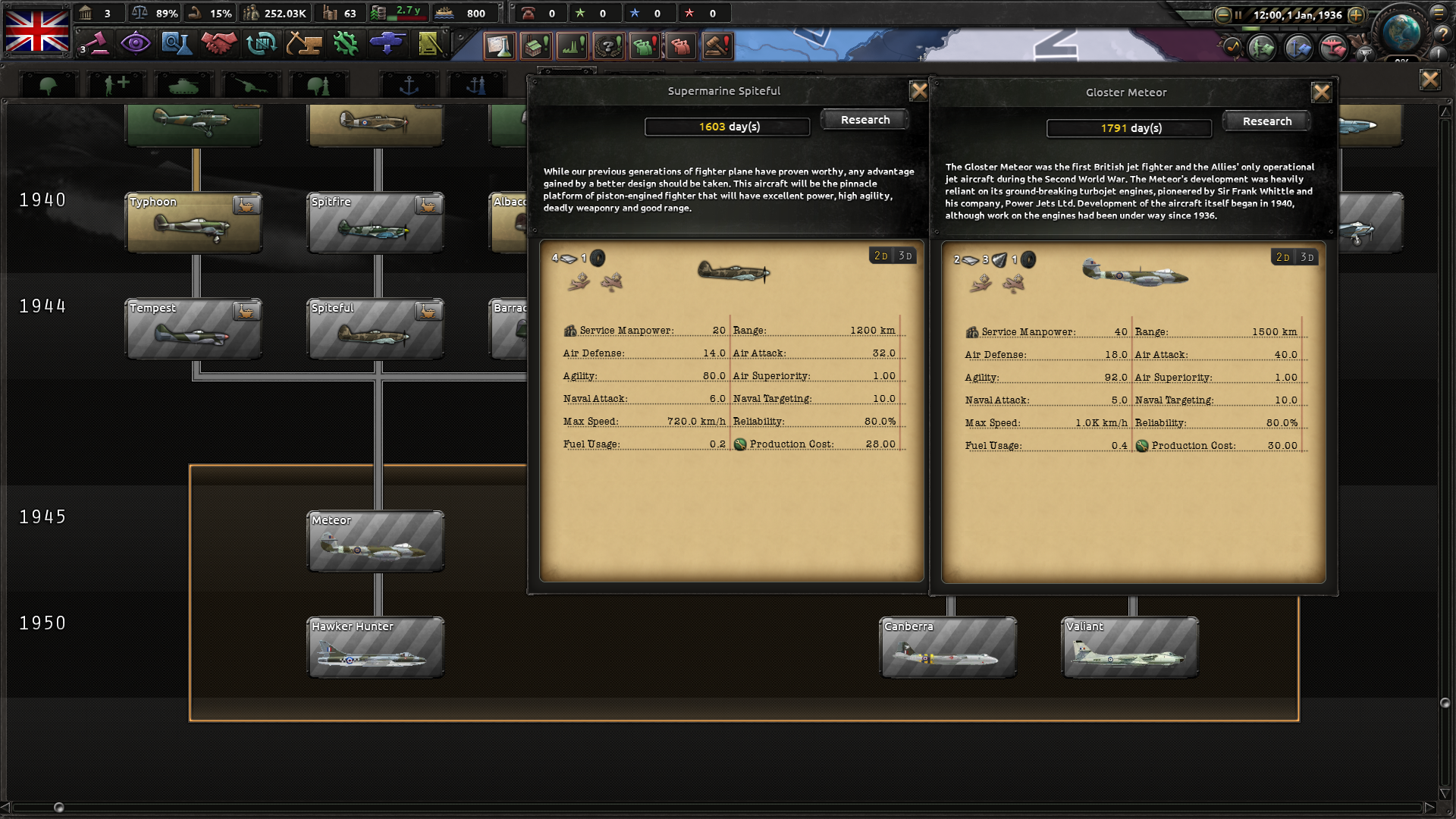Open the Production gear icon

345,43
